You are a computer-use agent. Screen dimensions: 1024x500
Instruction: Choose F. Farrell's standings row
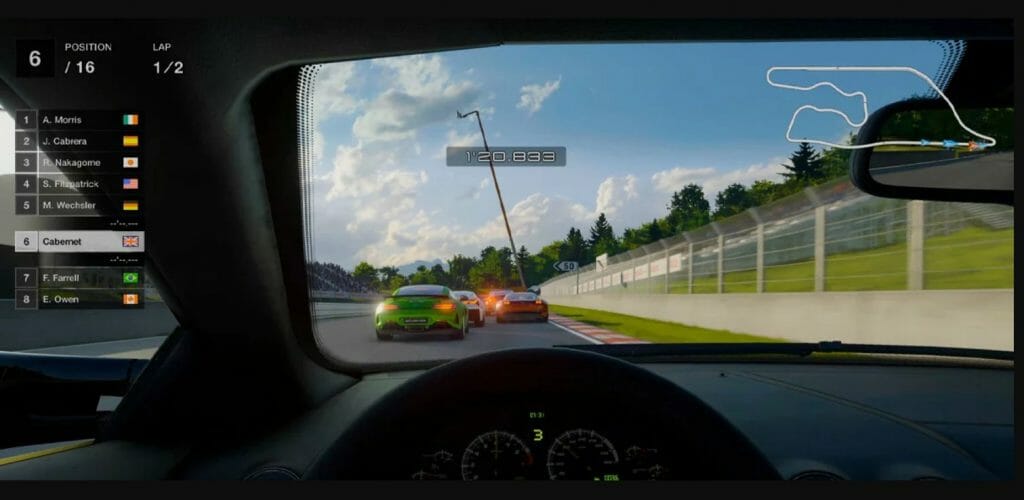pos(80,277)
